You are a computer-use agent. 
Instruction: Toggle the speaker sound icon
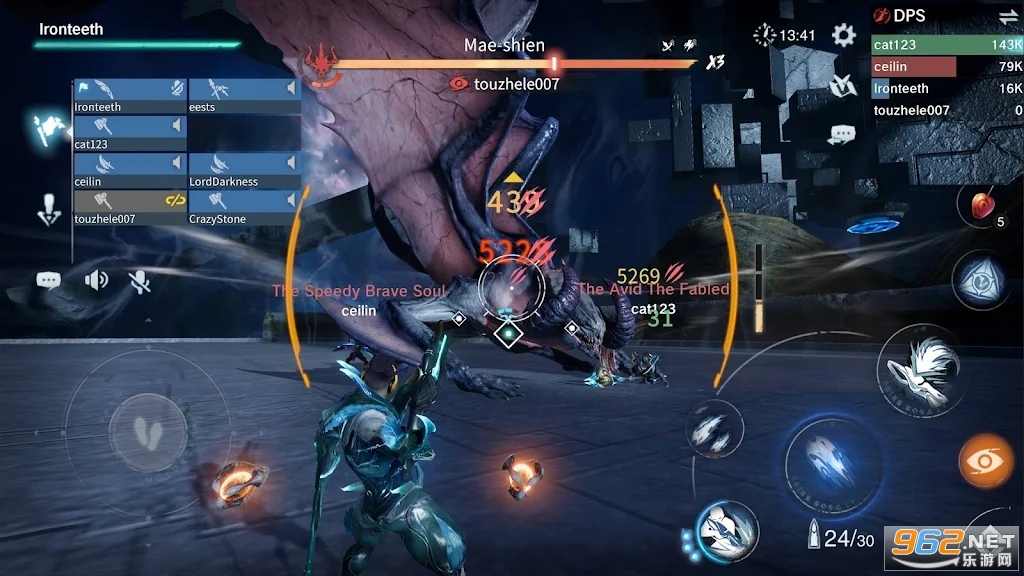point(96,280)
